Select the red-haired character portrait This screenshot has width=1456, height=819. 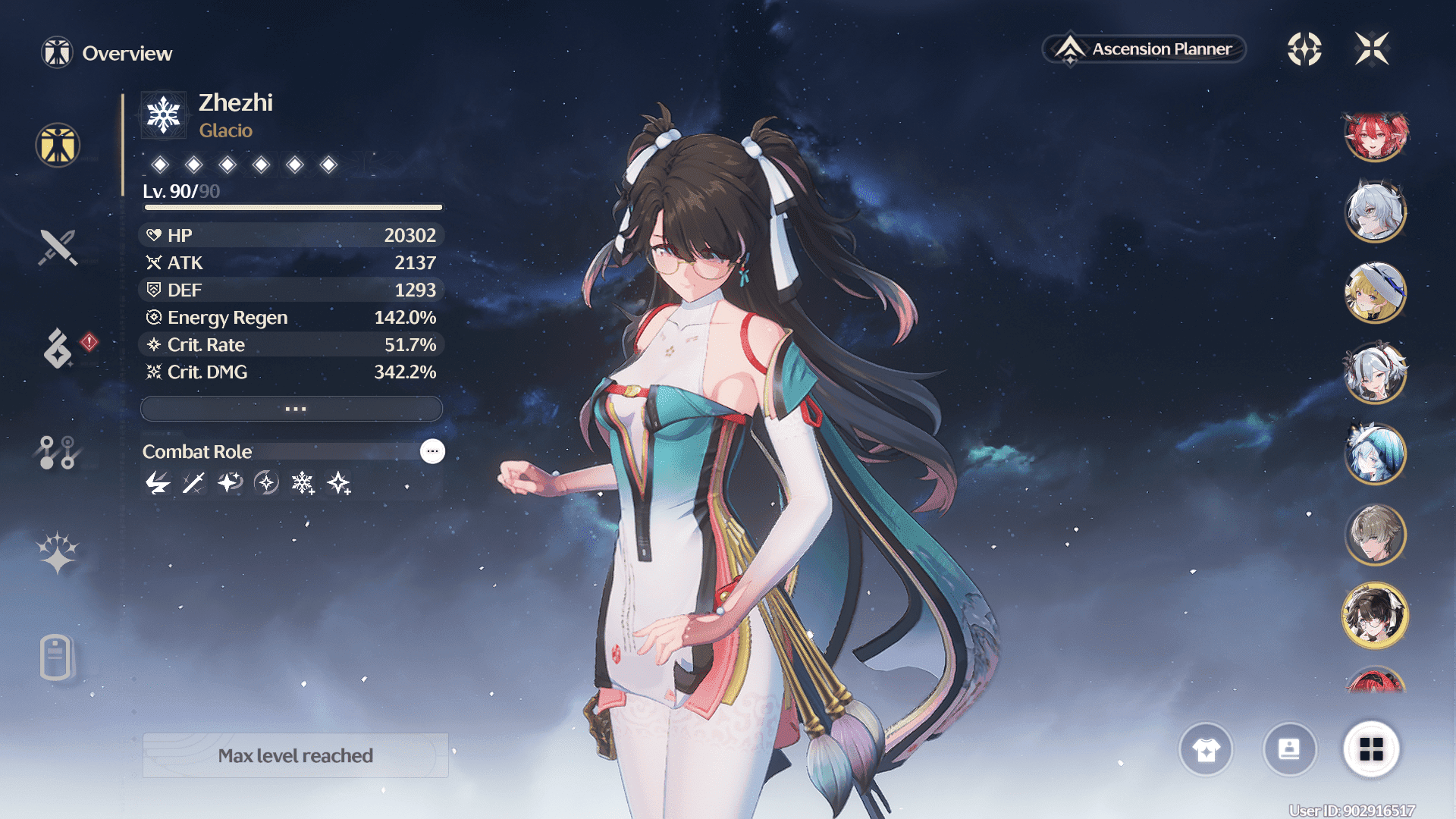click(1375, 136)
